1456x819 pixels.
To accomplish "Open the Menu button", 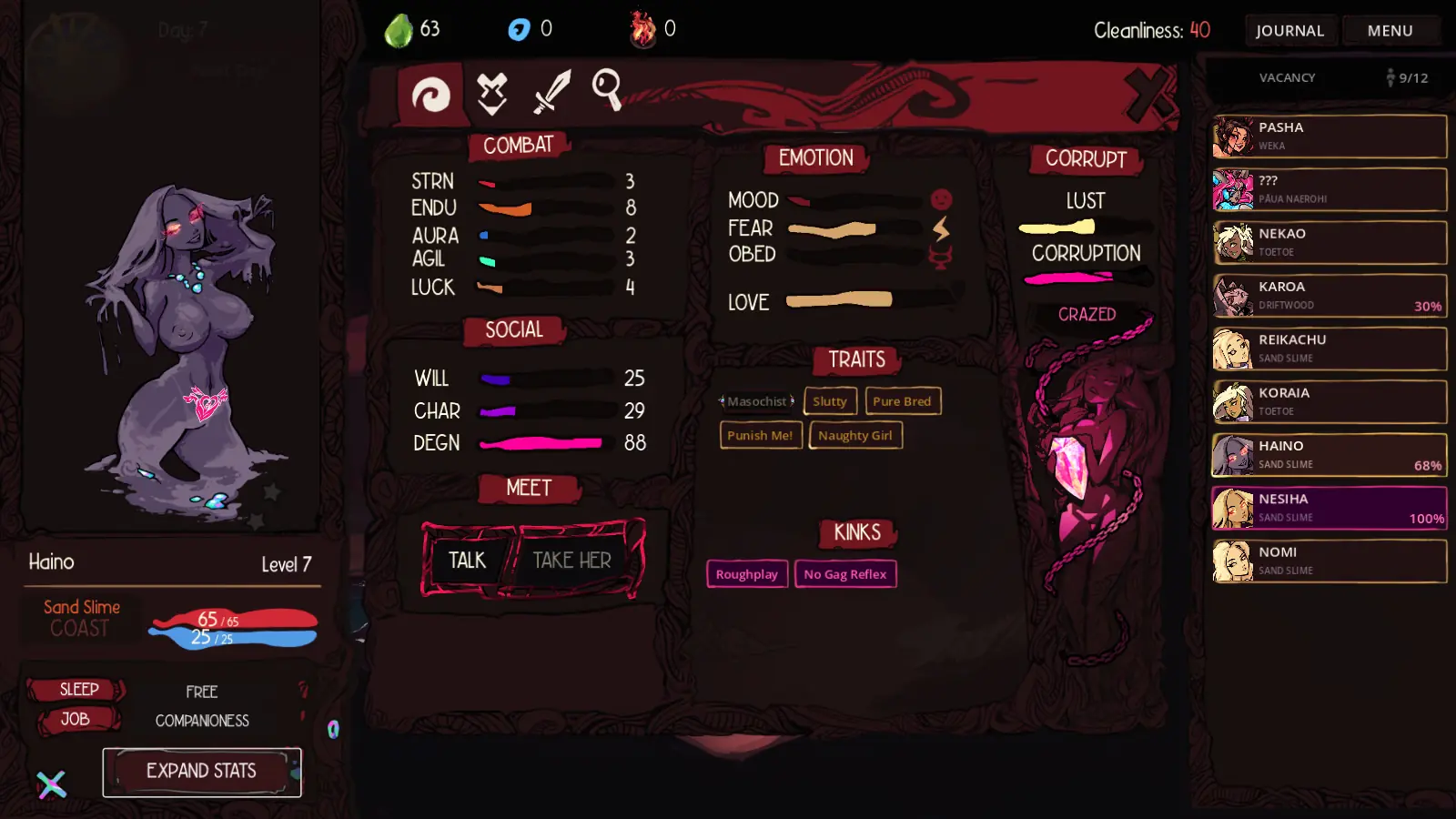I will point(1390,31).
